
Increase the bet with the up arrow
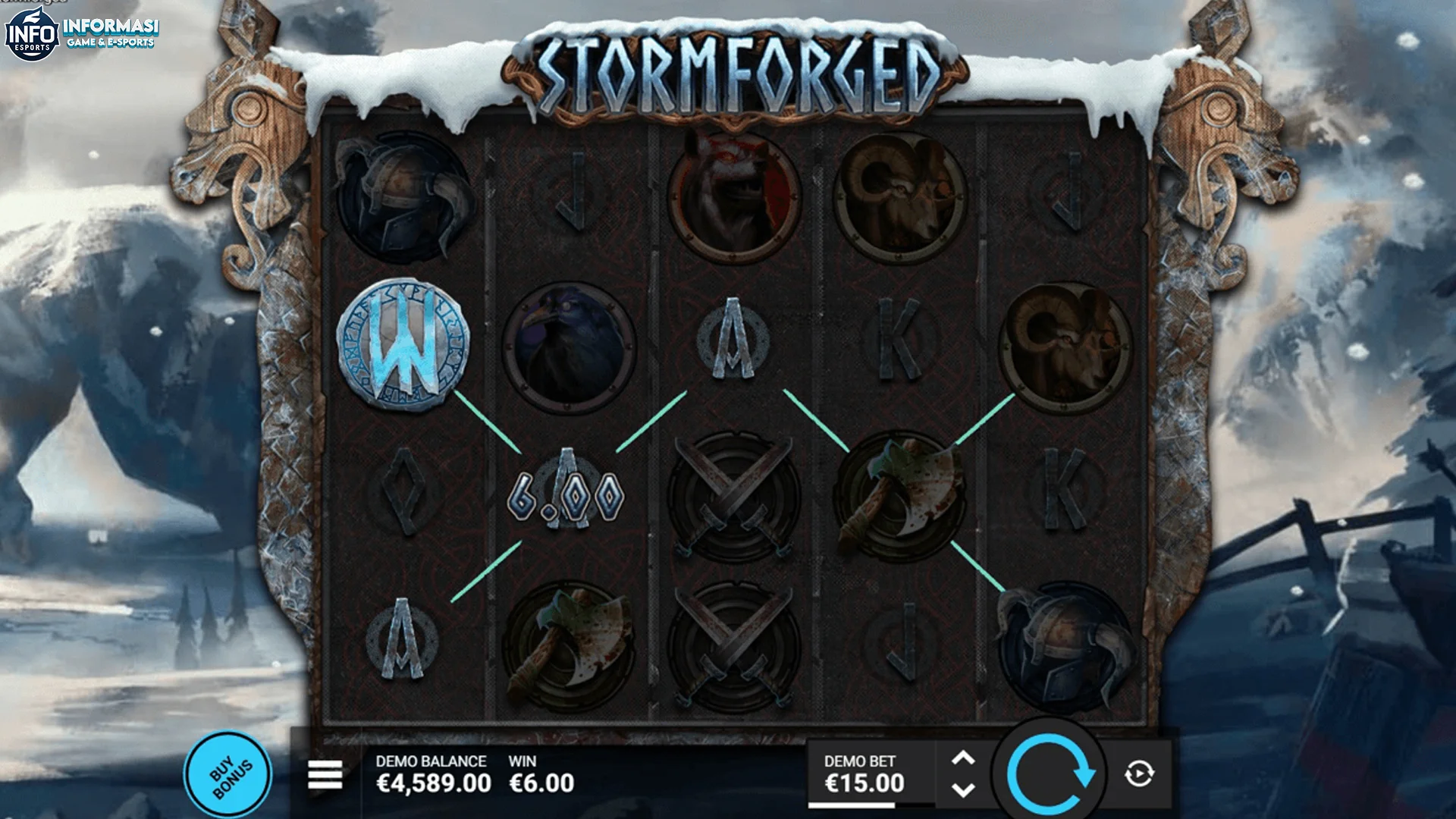coord(965,761)
